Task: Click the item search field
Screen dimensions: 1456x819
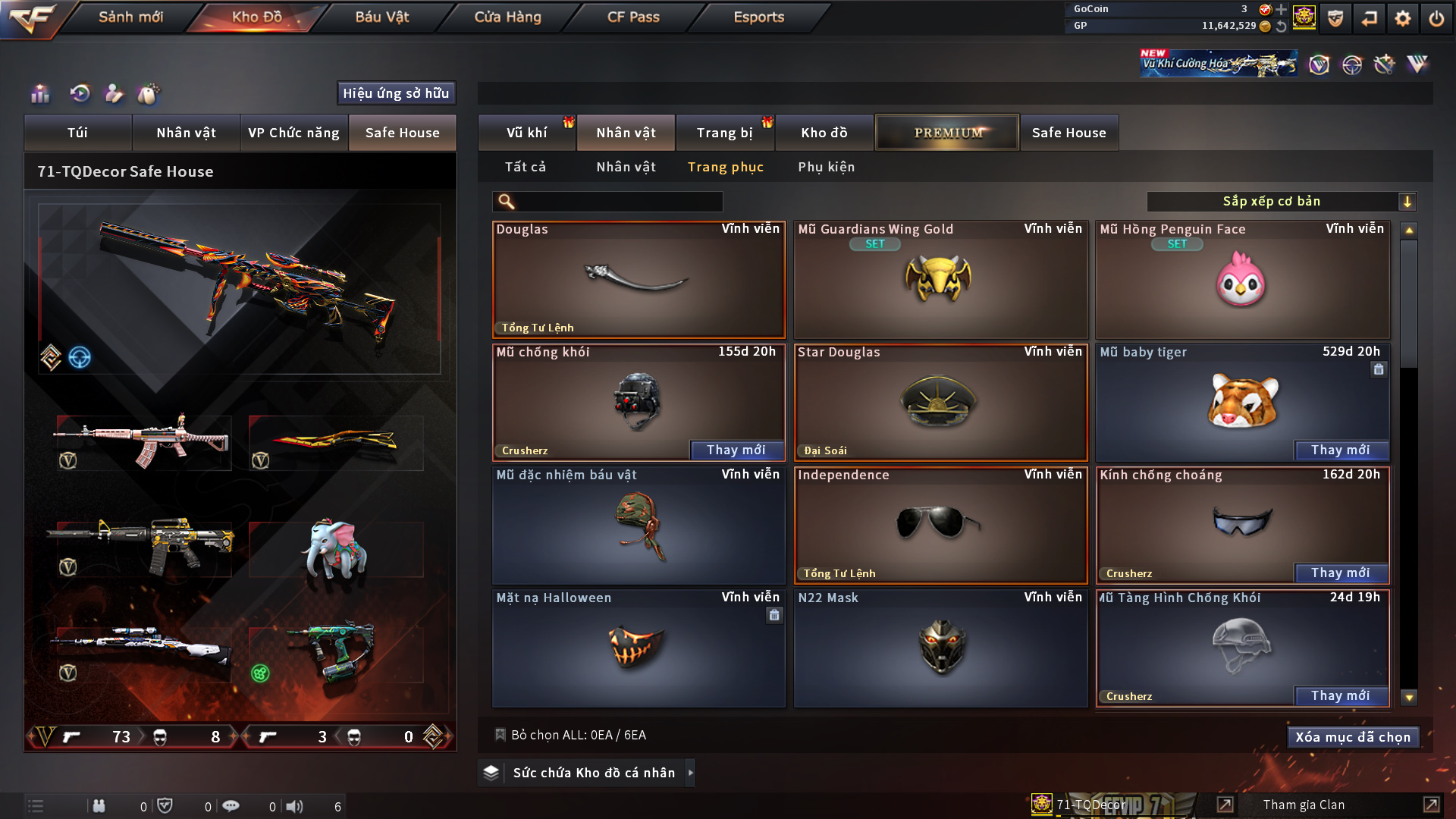Action: [618, 202]
